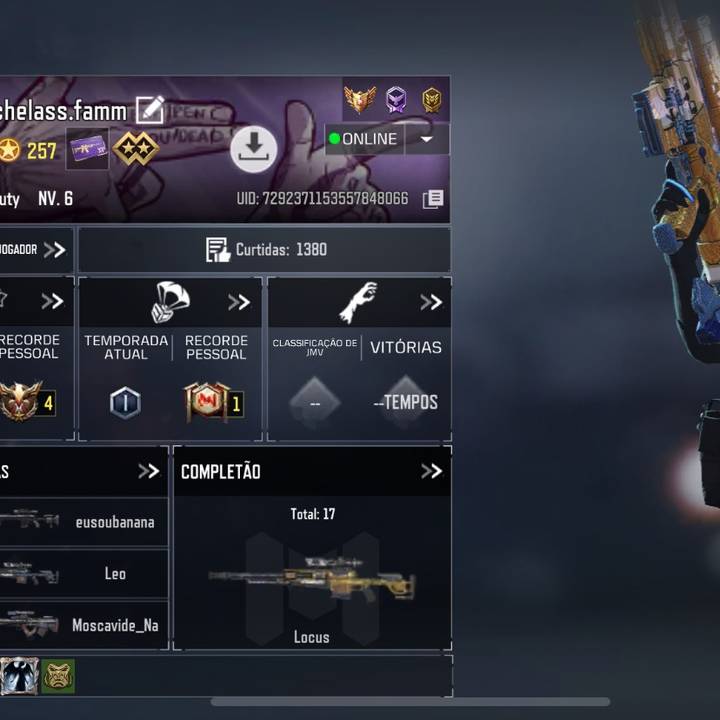Inspect the gold winged medal badge
720x720 pixels.
(360, 99)
